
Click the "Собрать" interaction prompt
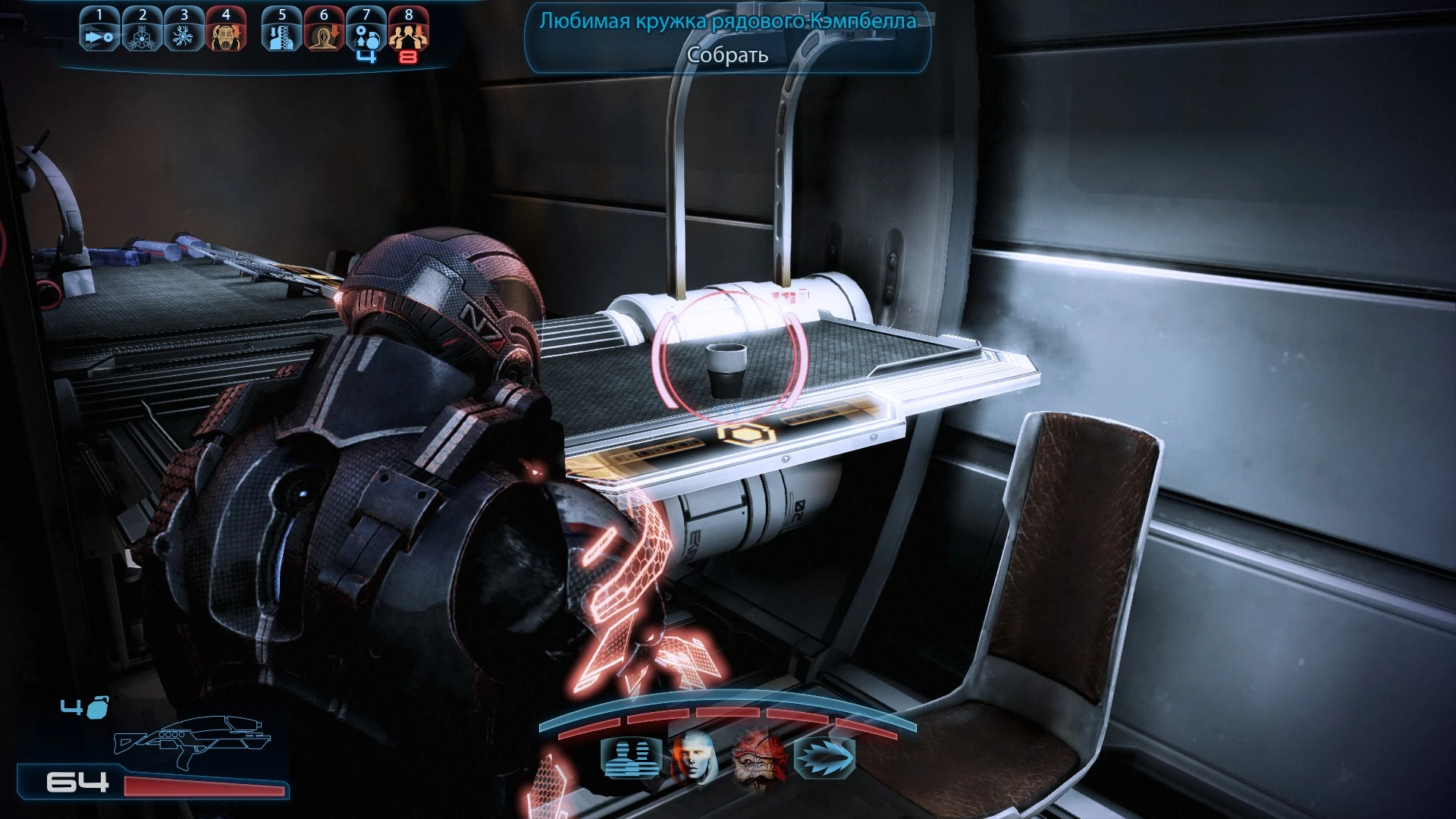pos(727,55)
